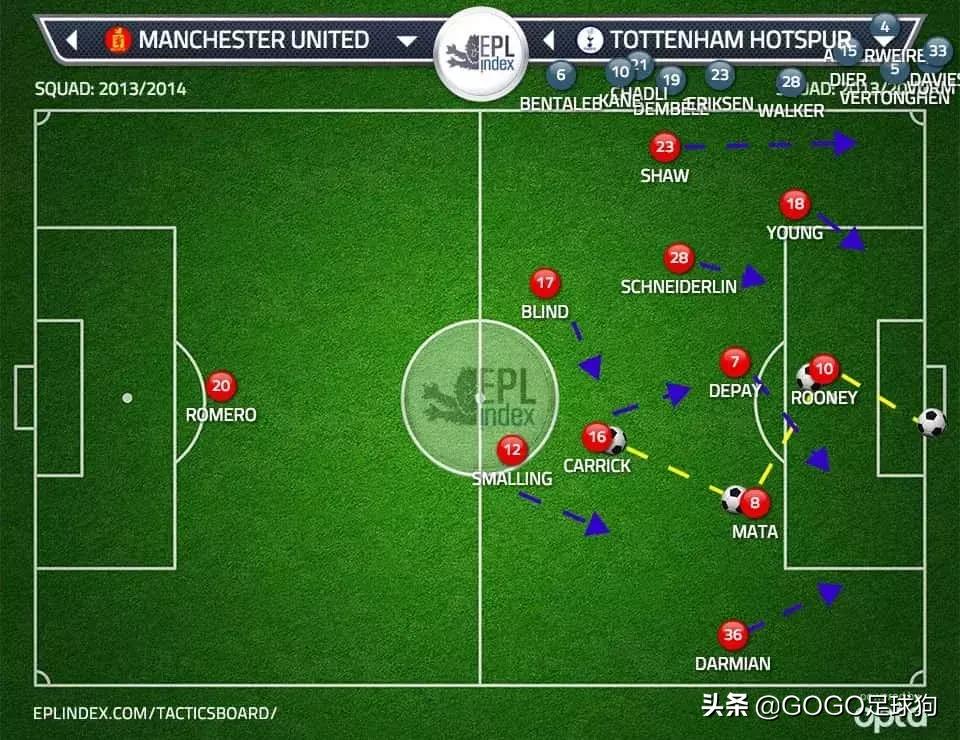960x740 pixels.
Task: Select Walker's blue number 28 token
Action: [x=791, y=82]
